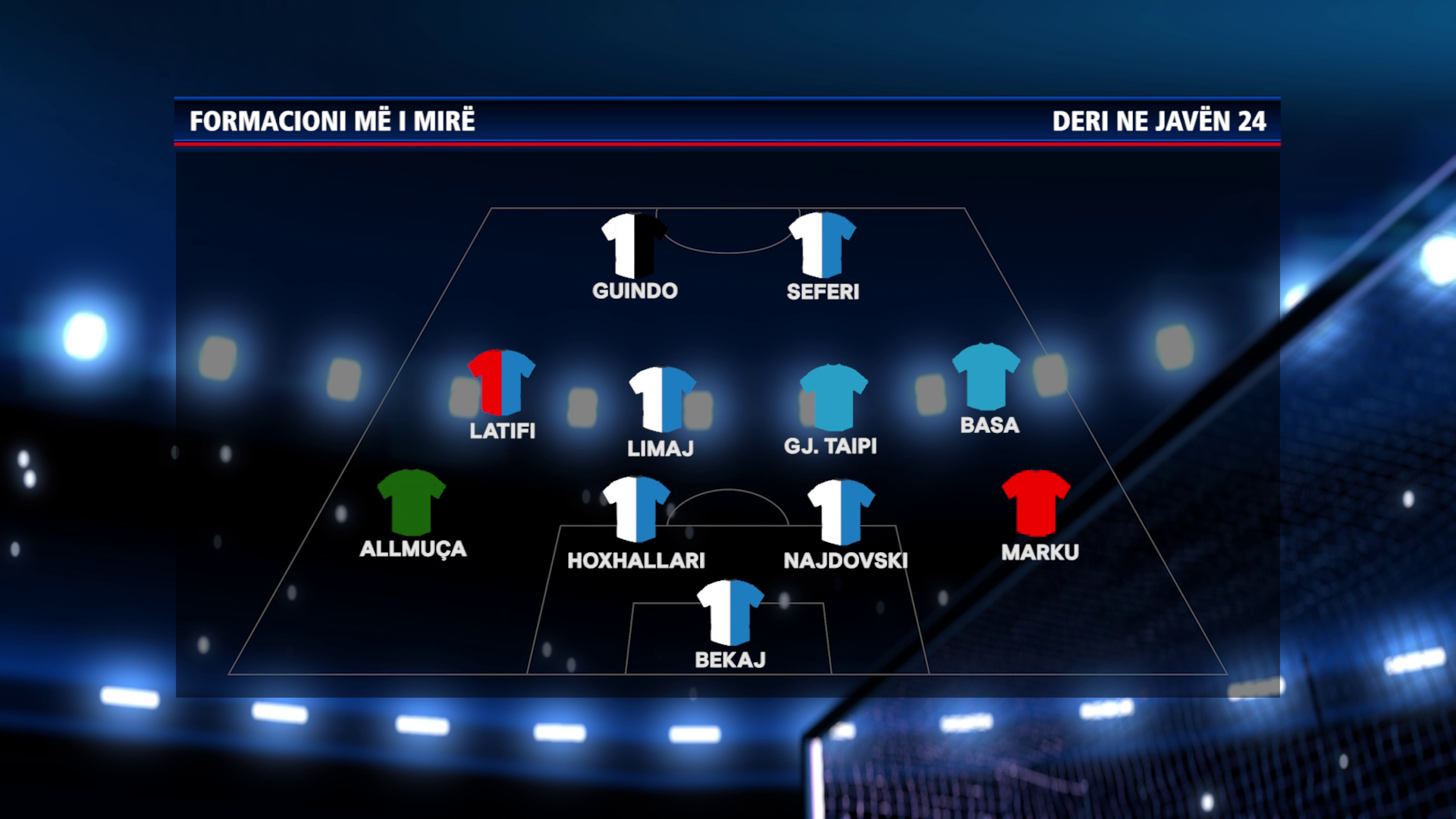Select Allmuça's green shirt

(x=411, y=502)
